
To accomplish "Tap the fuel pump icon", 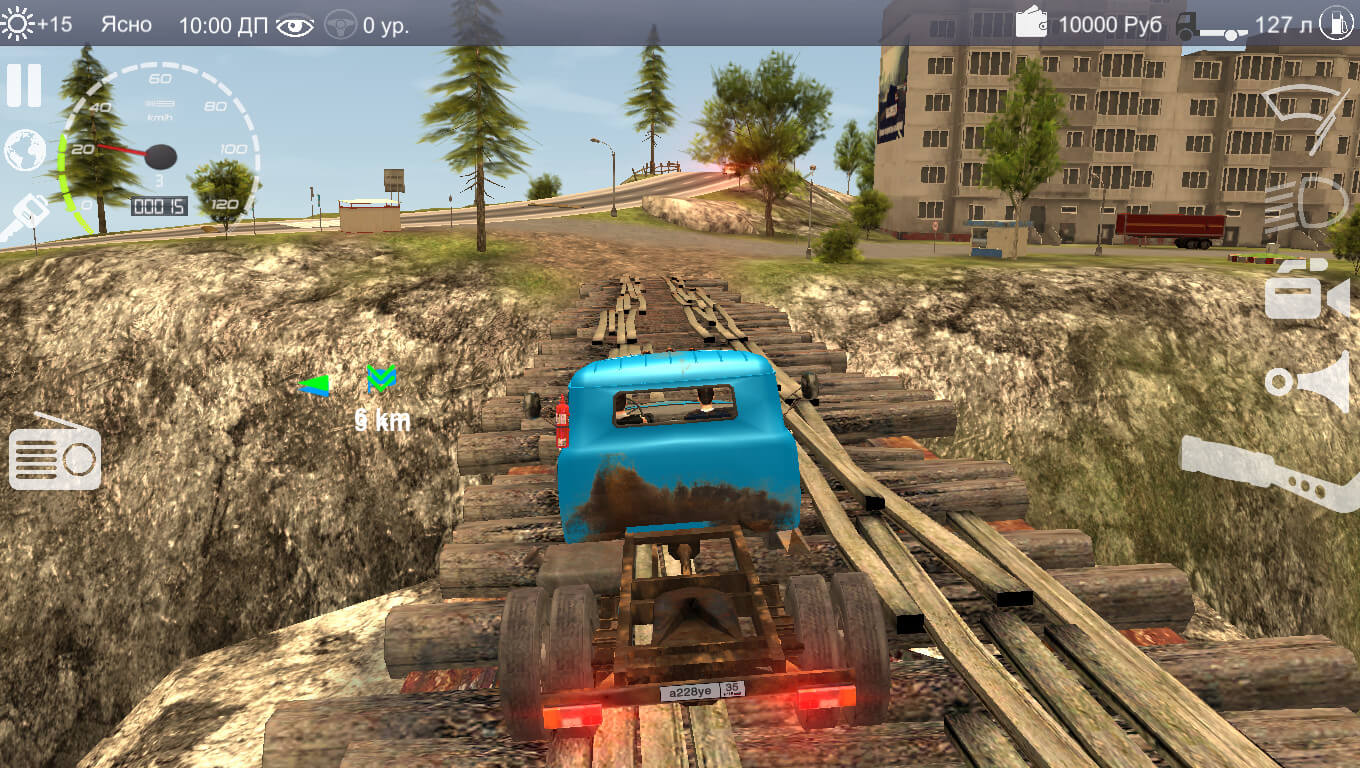I will [1334, 23].
